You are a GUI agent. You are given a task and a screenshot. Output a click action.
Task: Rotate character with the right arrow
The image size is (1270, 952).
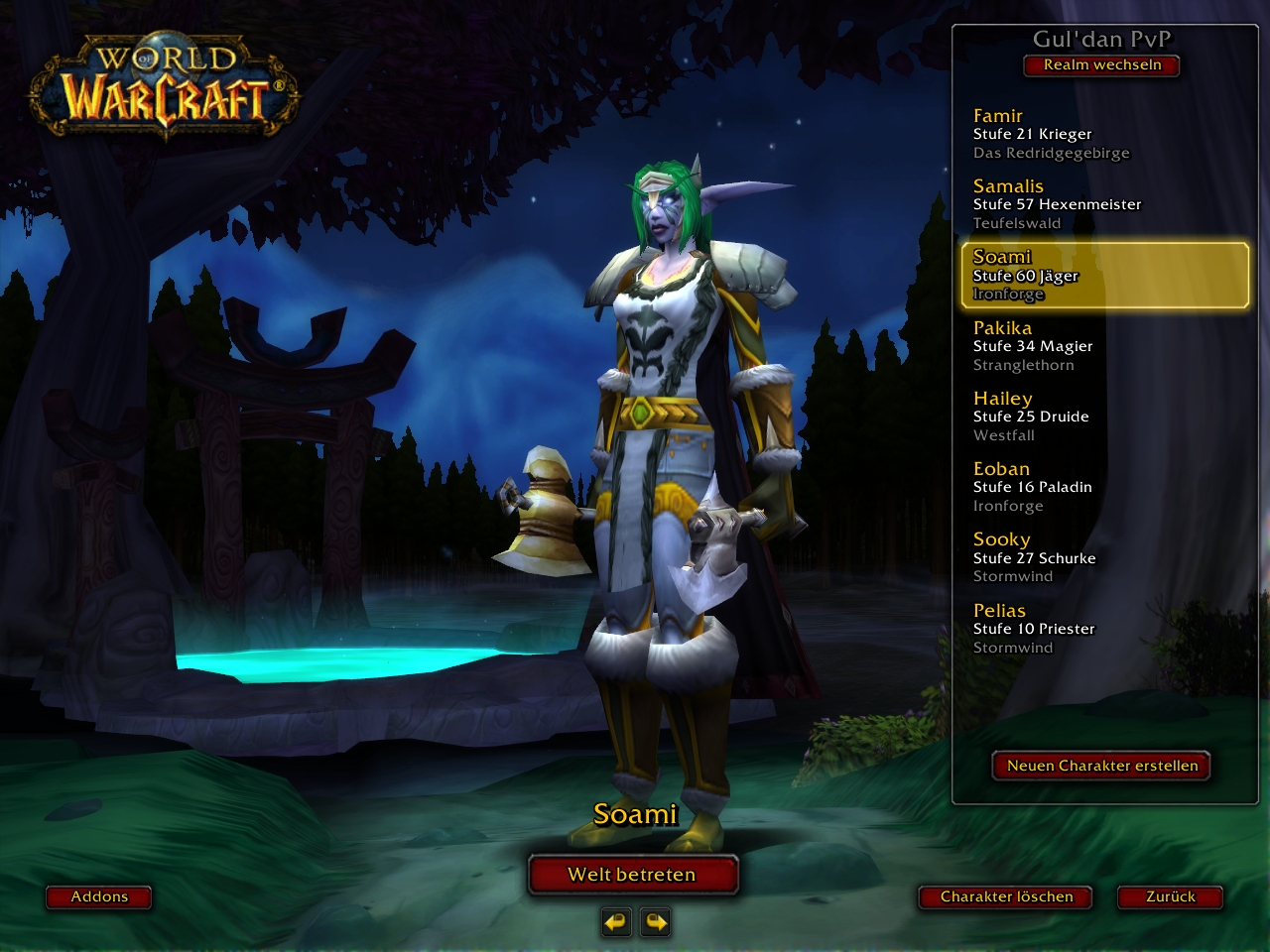point(656,922)
